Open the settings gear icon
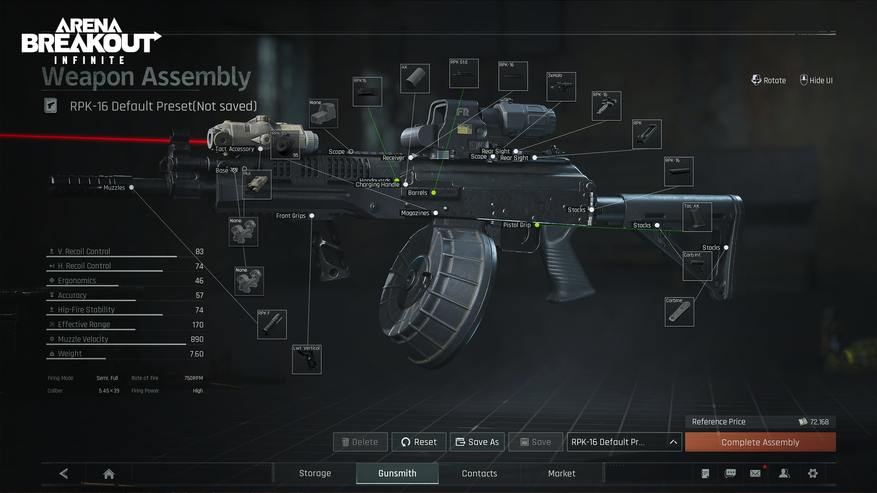Viewport: 877px width, 493px height. (812, 473)
